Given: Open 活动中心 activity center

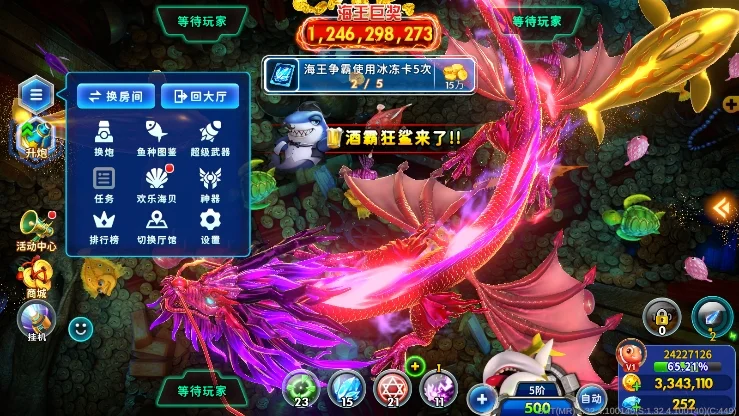Looking at the screenshot, I should tap(35, 228).
